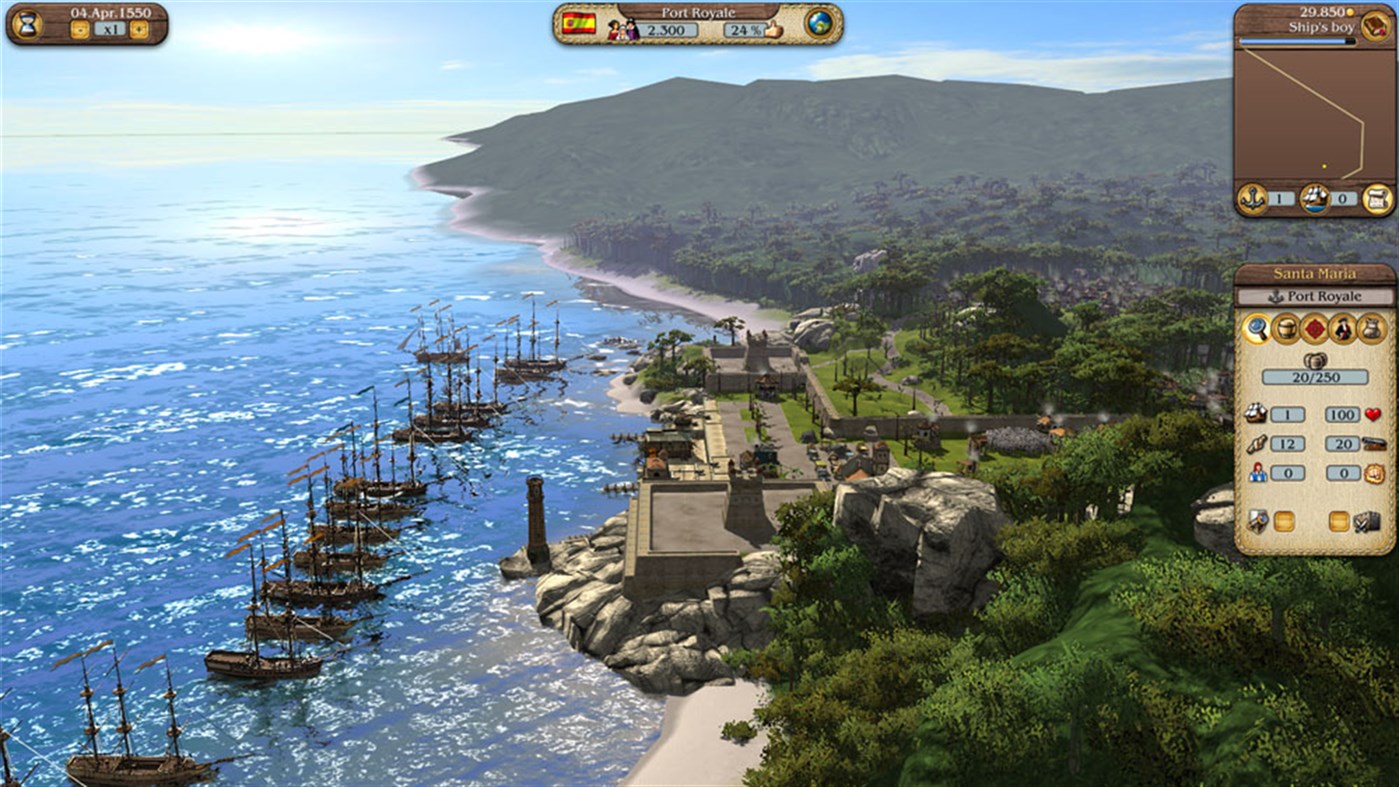Open the scroll icon at the minimap's bottom right
This screenshot has width=1399, height=787.
point(1378,198)
